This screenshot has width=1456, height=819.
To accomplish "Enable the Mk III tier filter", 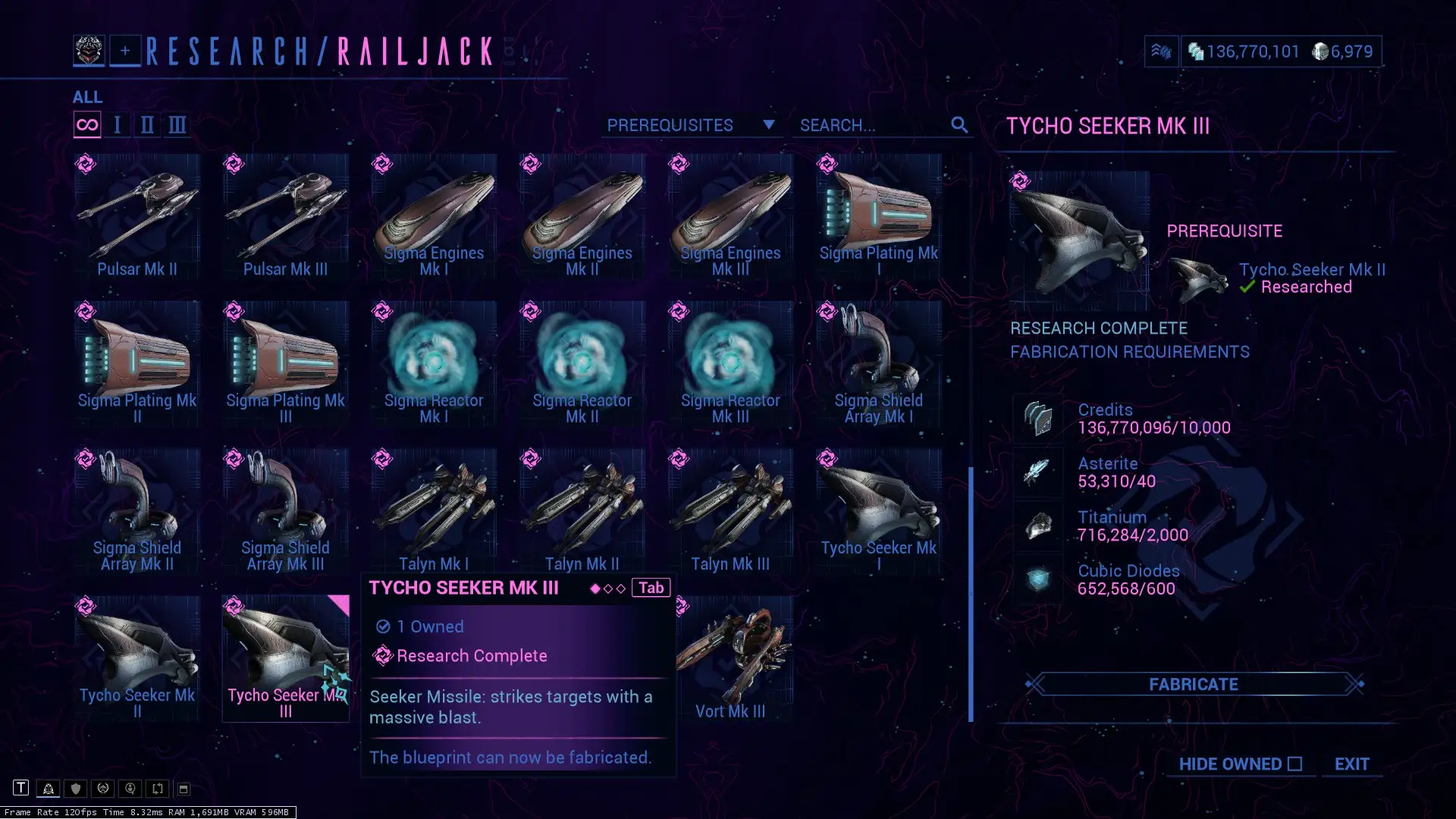I will (177, 124).
